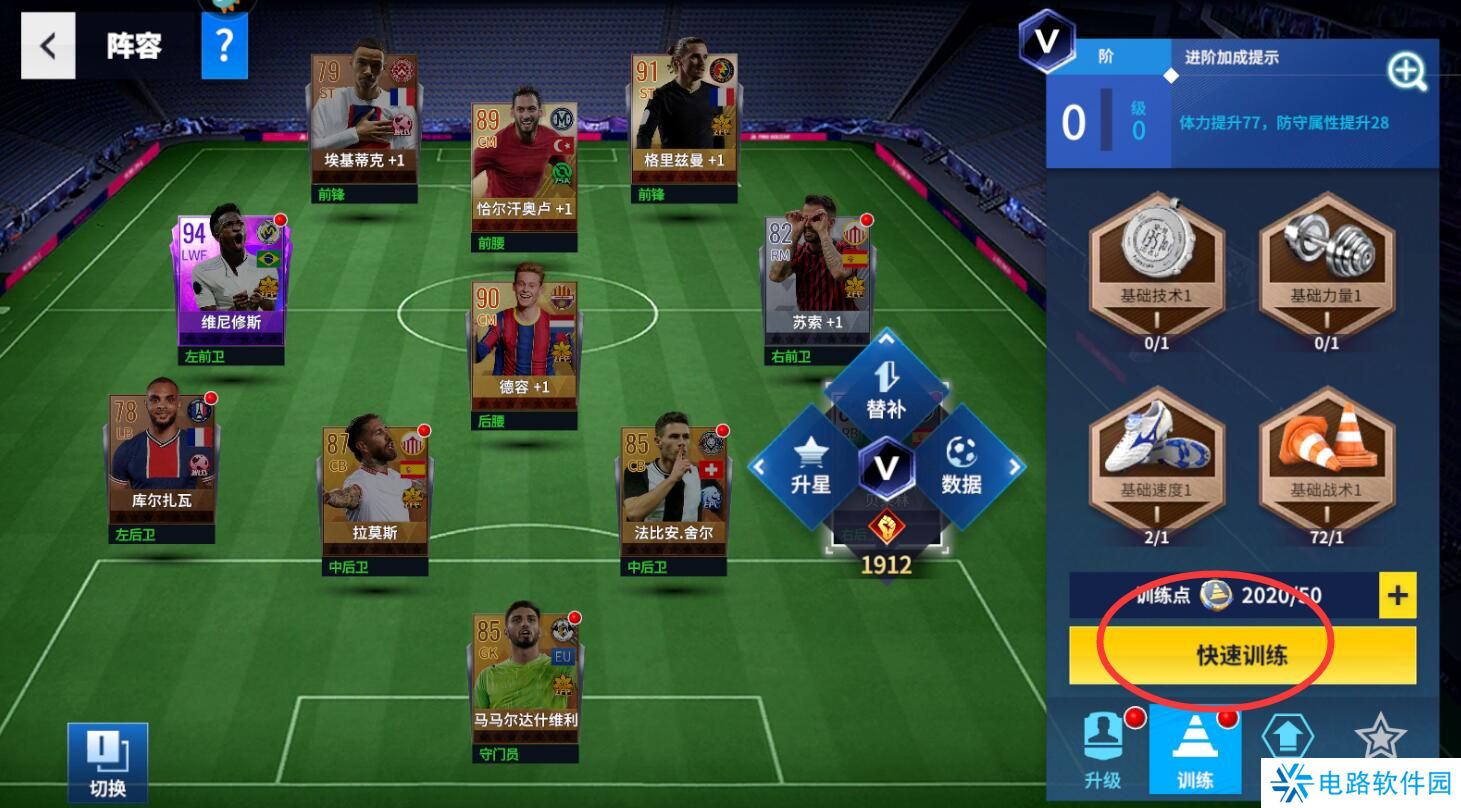
Task: Switch to the 训练 training tab
Action: pyautogui.click(x=1195, y=752)
